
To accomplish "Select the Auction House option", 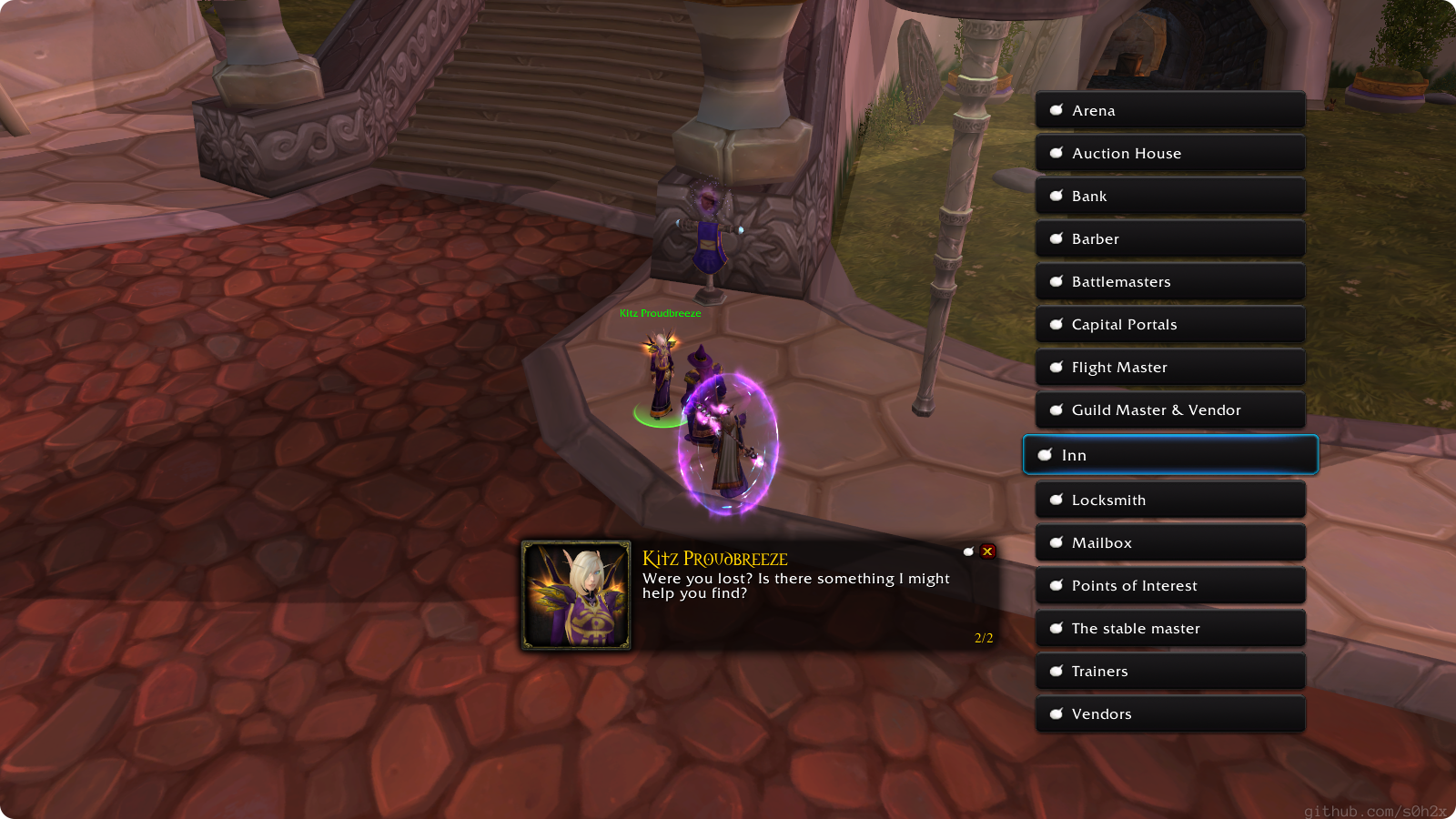I will click(x=1169, y=153).
